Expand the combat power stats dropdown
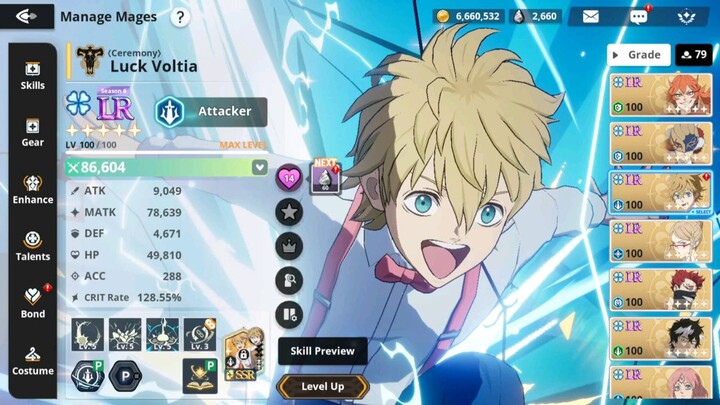 coord(260,167)
